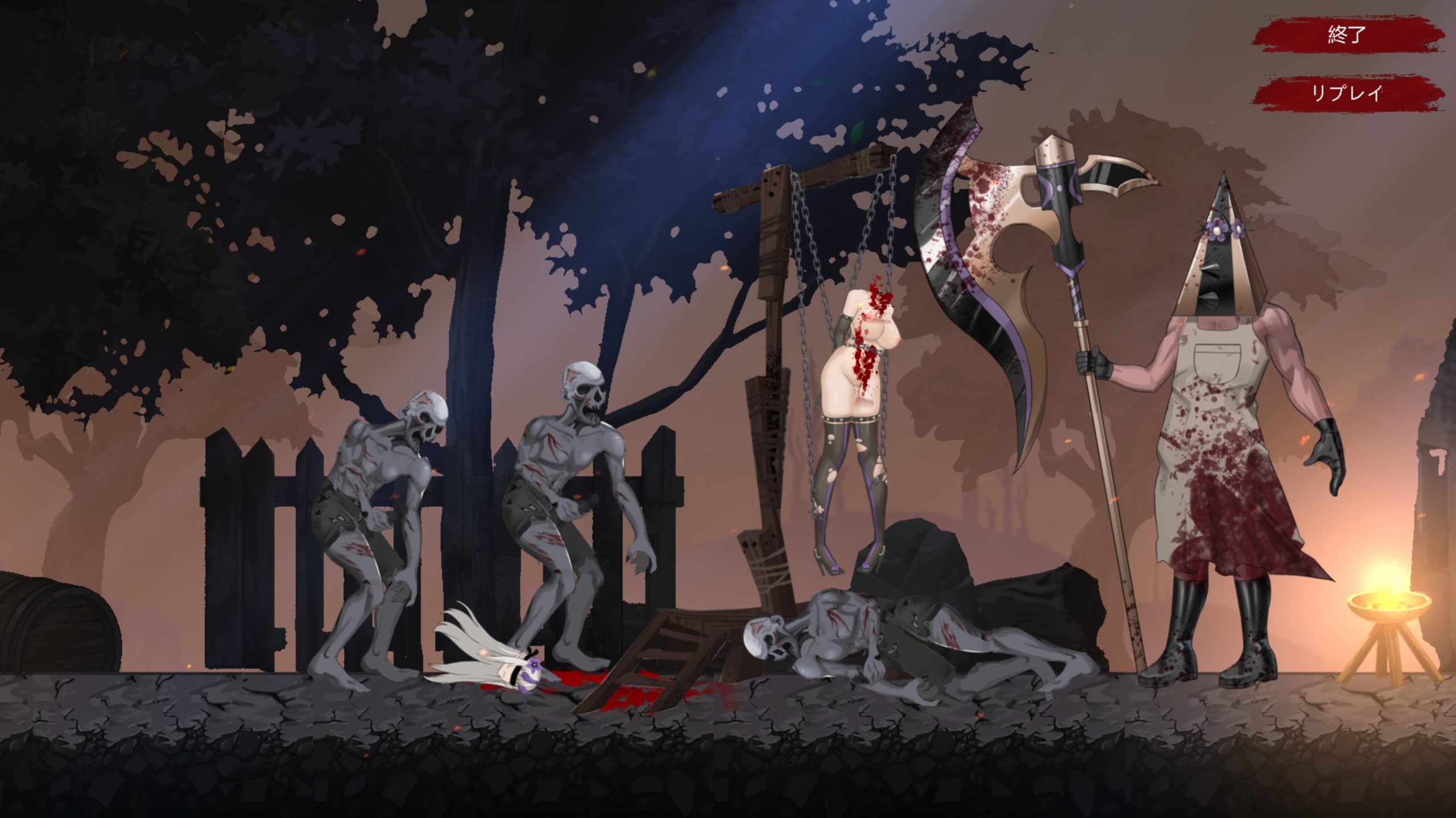Select the リプレイ (Replay) button
The width and height of the screenshot is (1456, 818).
[1346, 94]
